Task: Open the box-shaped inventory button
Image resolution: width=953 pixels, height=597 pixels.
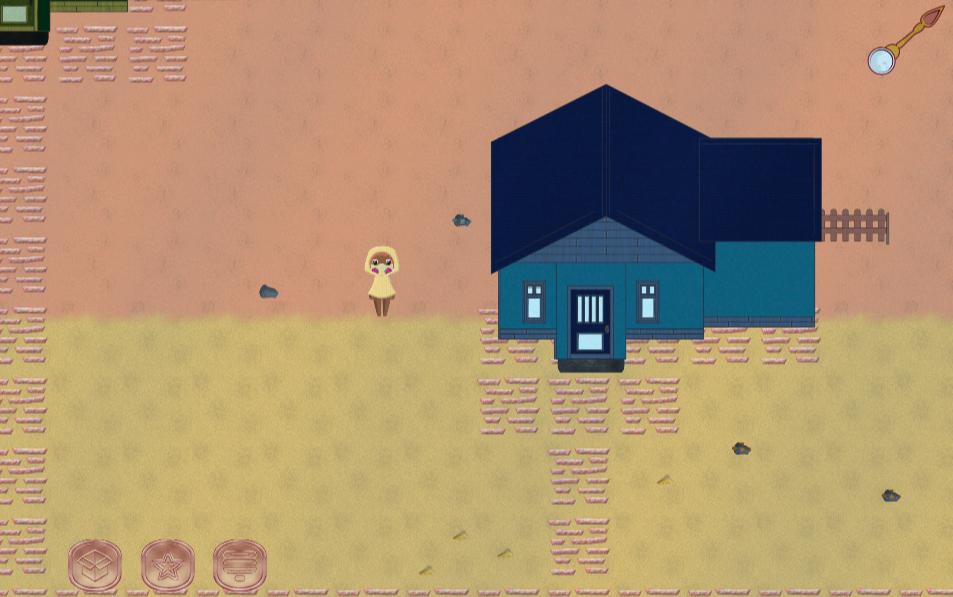Action: coord(95,566)
